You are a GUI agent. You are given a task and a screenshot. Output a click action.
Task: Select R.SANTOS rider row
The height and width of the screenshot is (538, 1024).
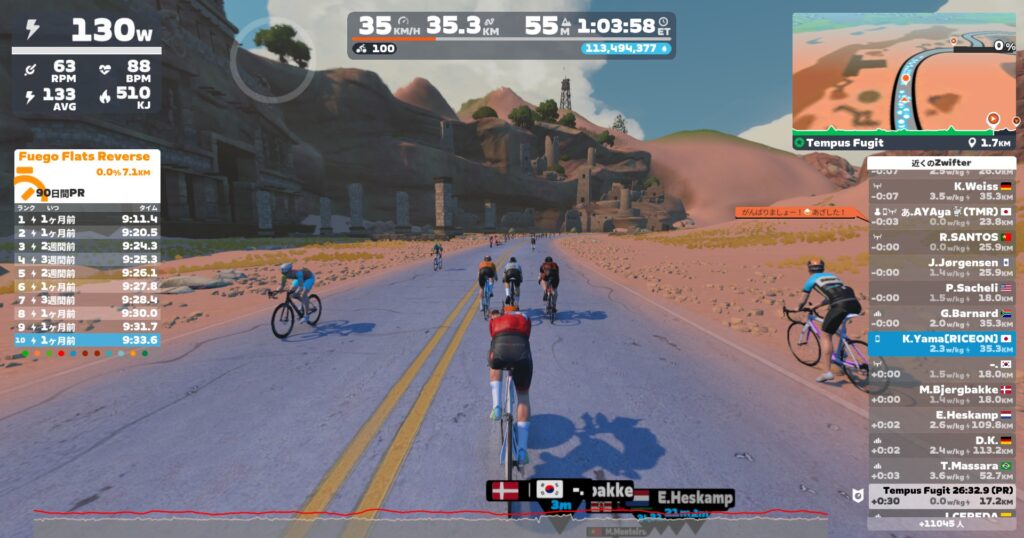pyautogui.click(x=941, y=241)
